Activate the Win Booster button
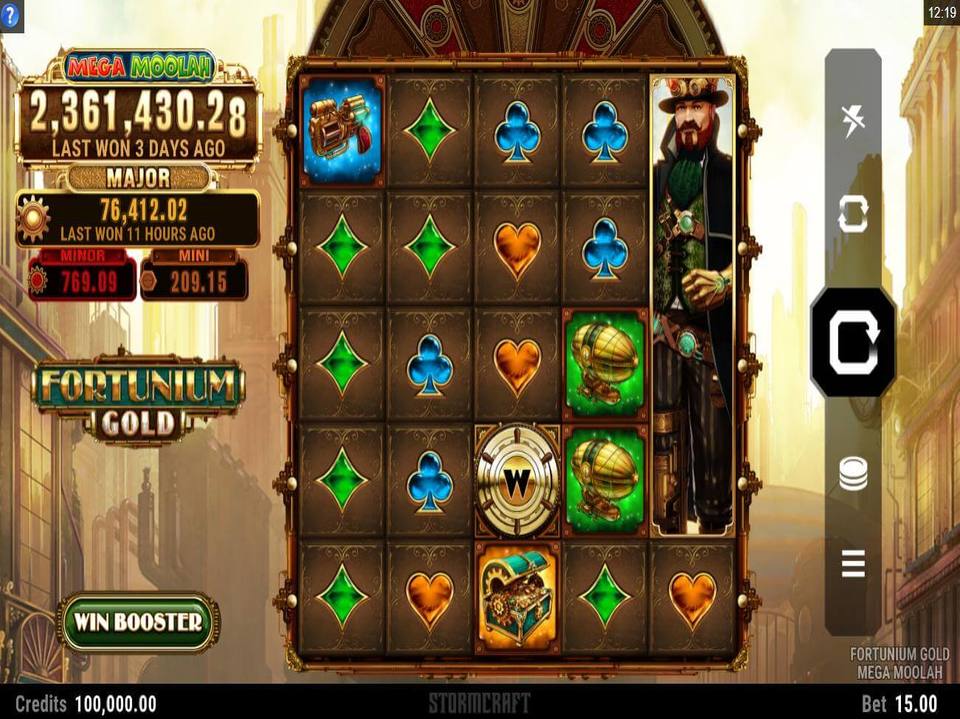The height and width of the screenshot is (719, 960). click(138, 622)
